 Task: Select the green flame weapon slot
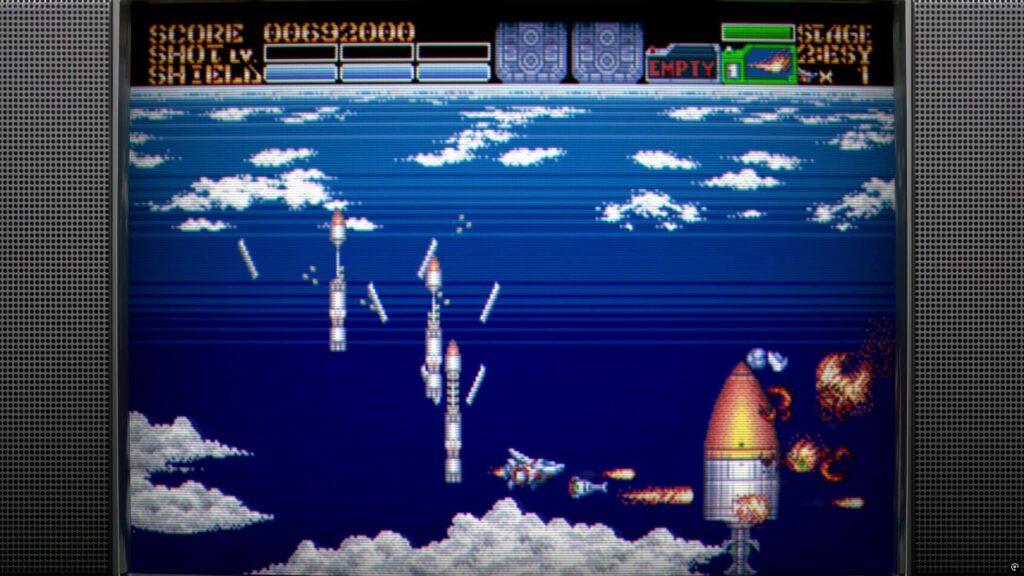[758, 64]
